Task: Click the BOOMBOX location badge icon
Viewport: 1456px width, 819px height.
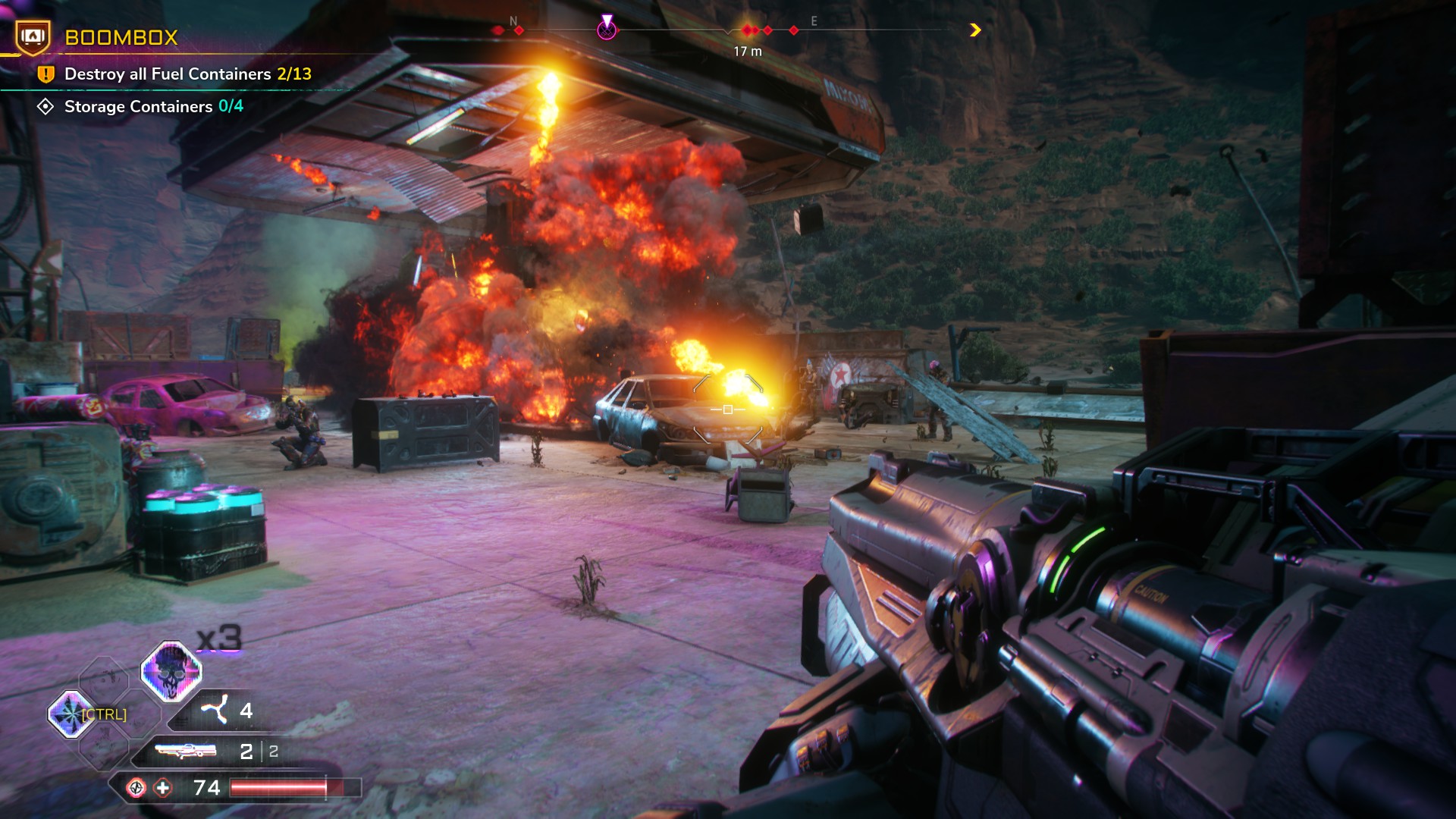Action: pyautogui.click(x=33, y=36)
